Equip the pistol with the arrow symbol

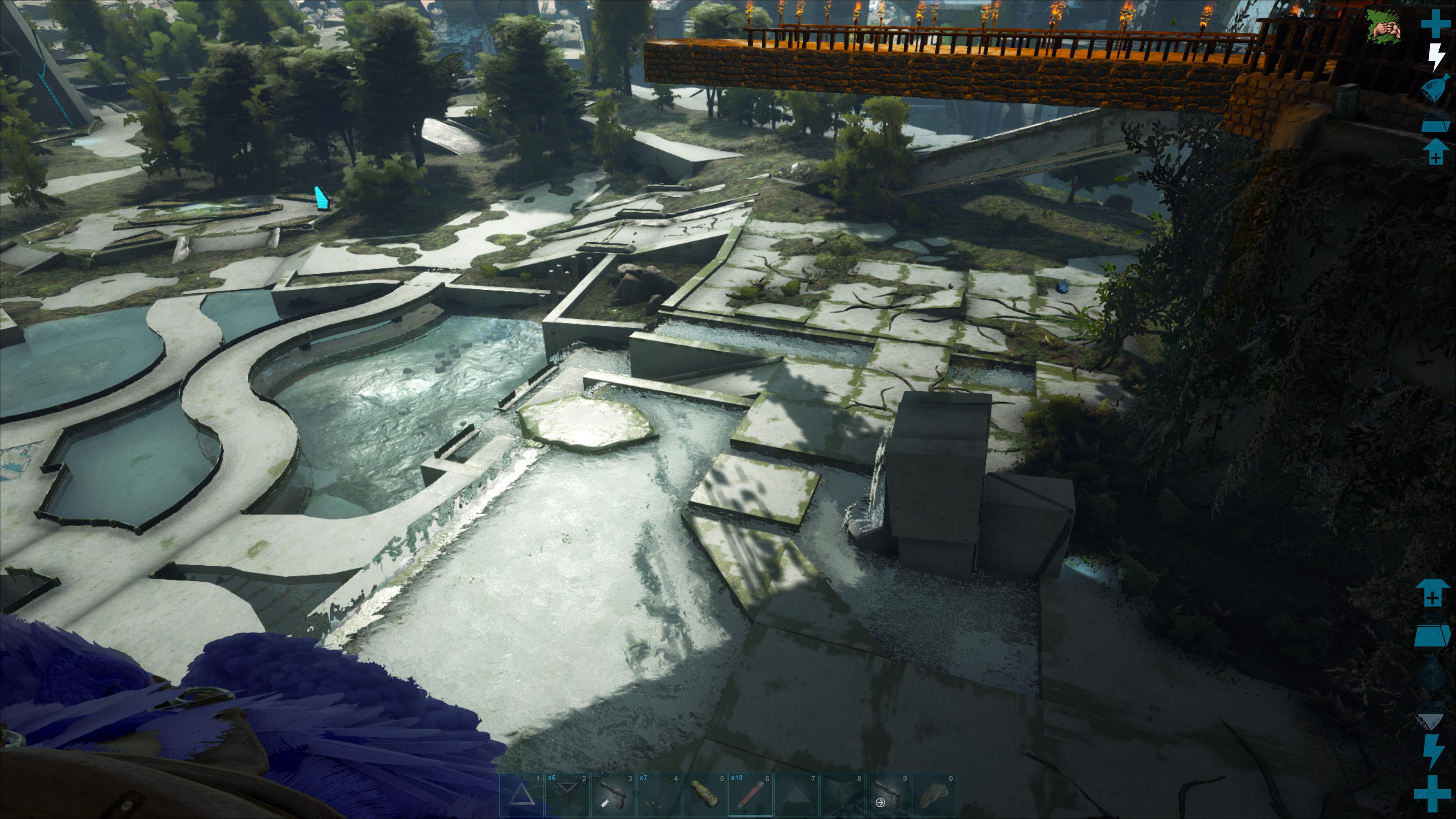(888, 795)
